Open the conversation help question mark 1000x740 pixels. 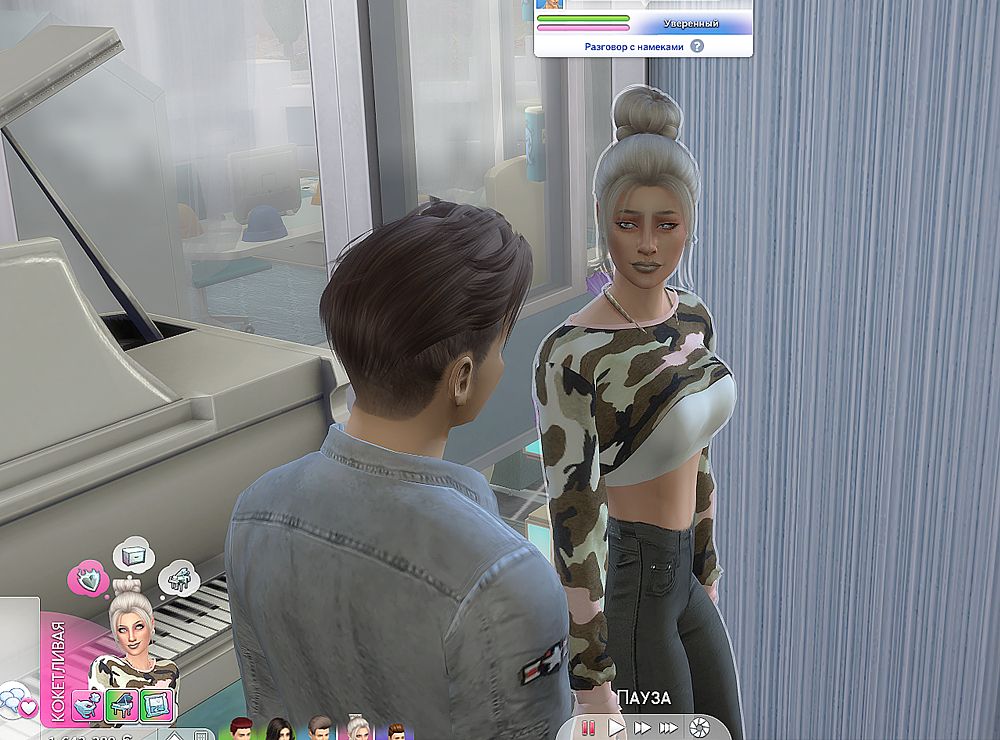(697, 46)
